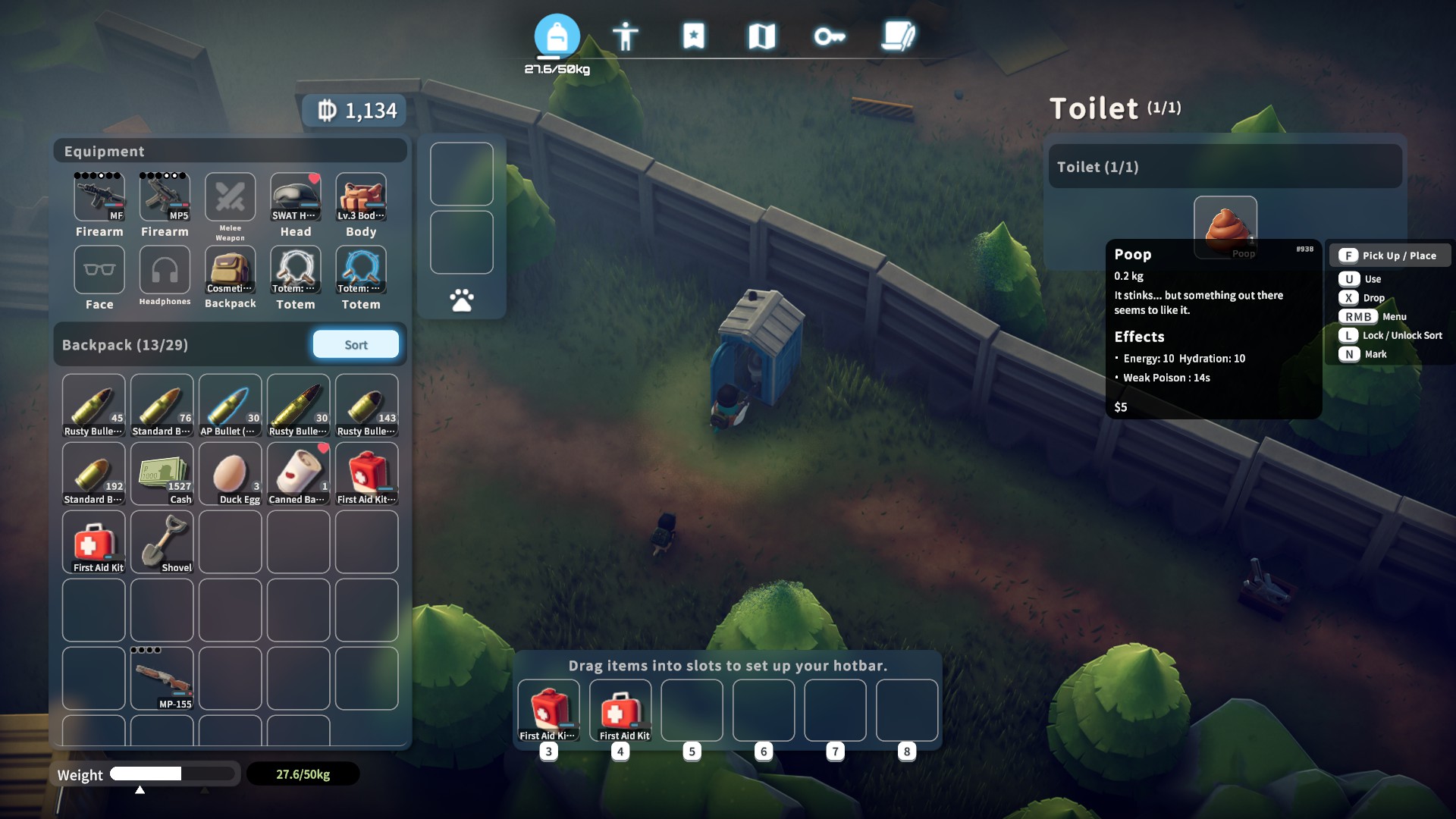Select the First Aid Kit in hotbar slot 4

620,710
